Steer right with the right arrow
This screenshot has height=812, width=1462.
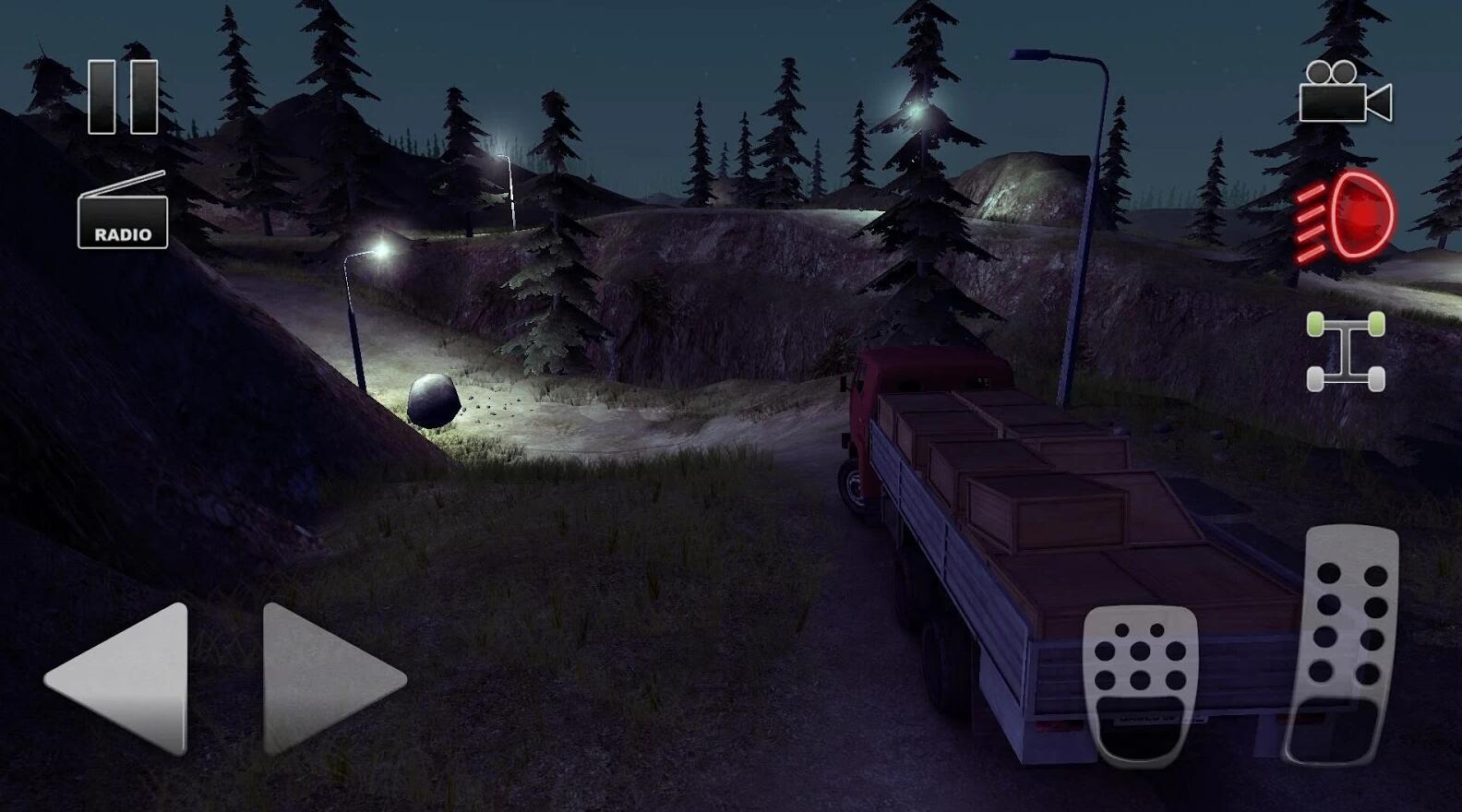[330, 678]
